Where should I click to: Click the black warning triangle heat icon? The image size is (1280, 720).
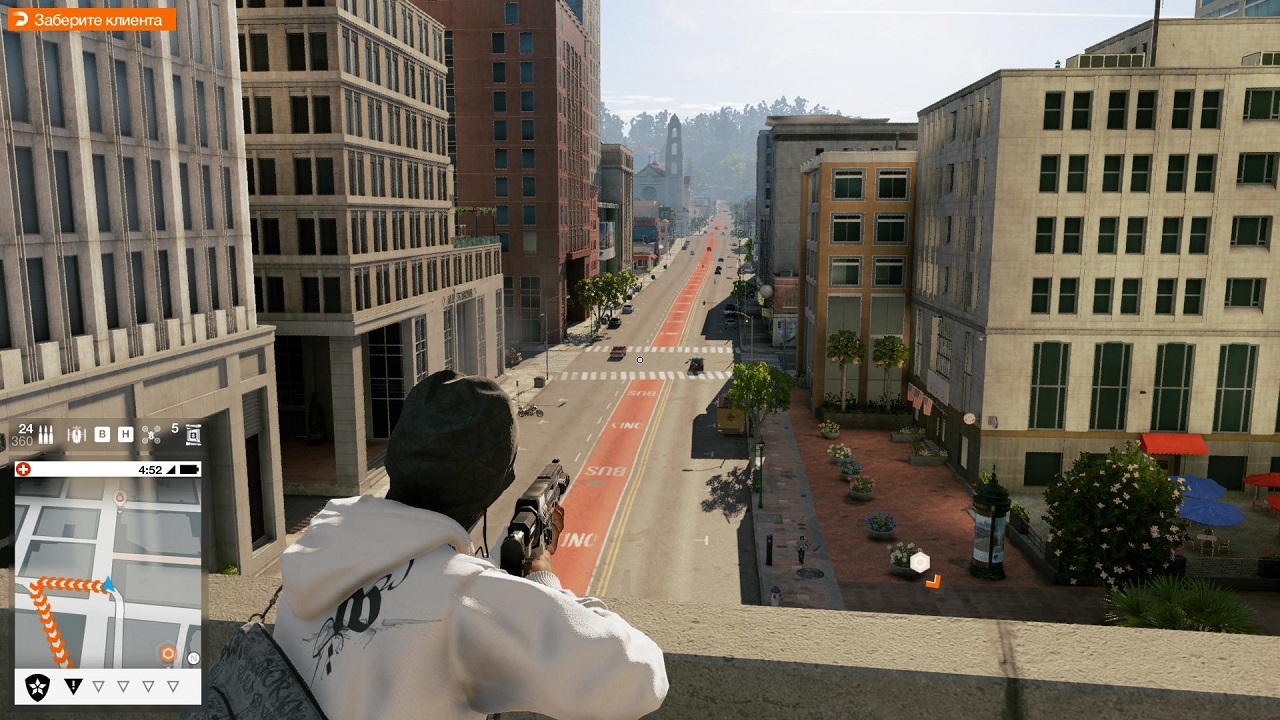pyautogui.click(x=73, y=686)
